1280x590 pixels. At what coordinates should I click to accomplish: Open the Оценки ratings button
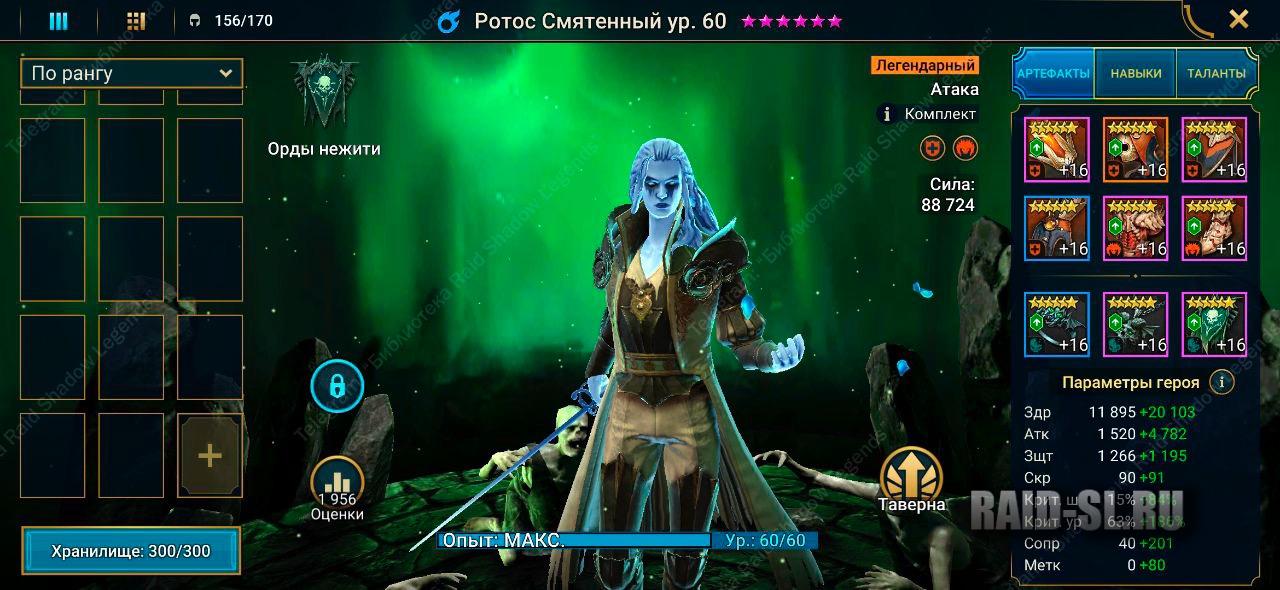pos(337,487)
